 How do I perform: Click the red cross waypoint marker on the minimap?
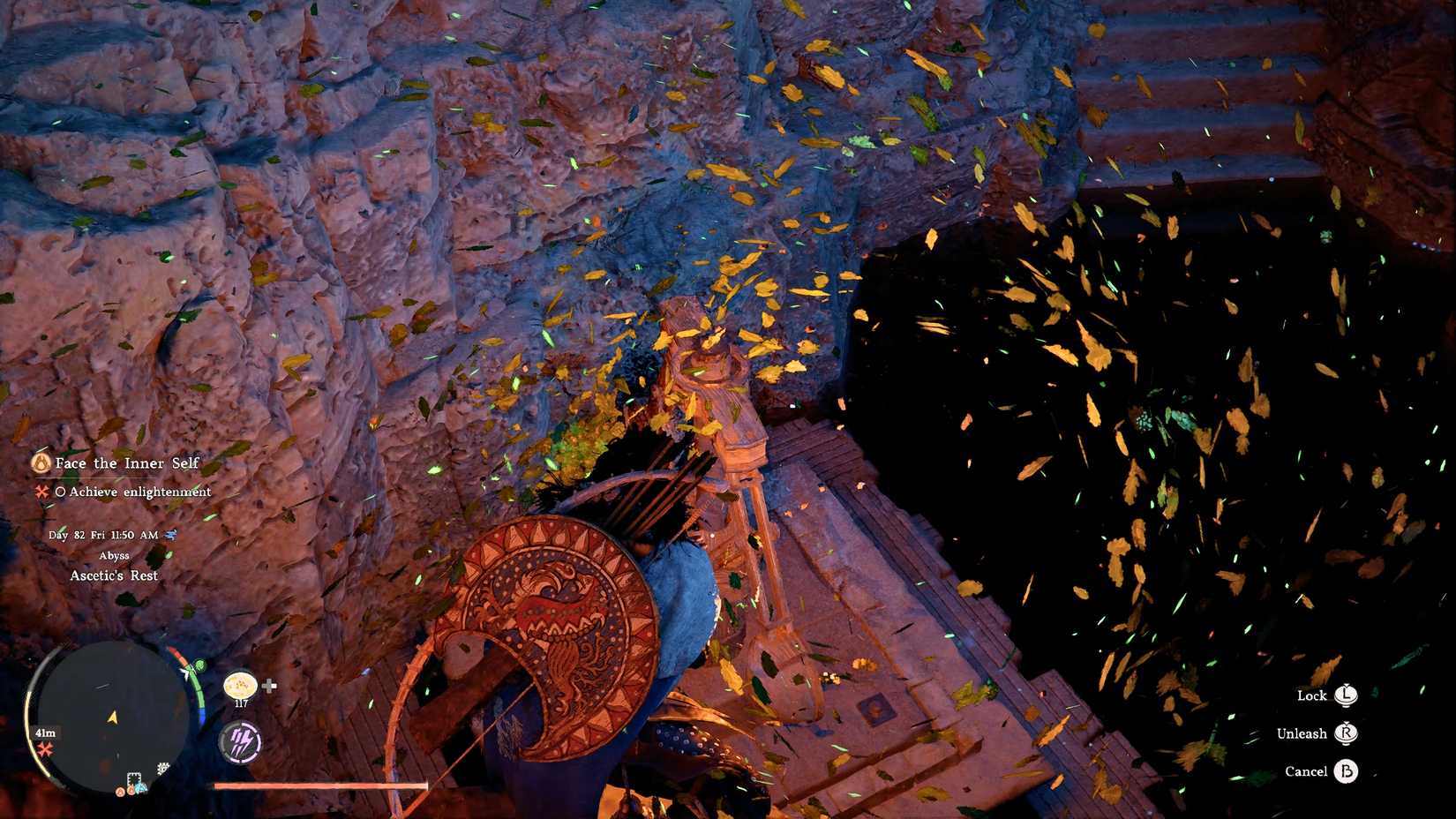click(x=45, y=748)
